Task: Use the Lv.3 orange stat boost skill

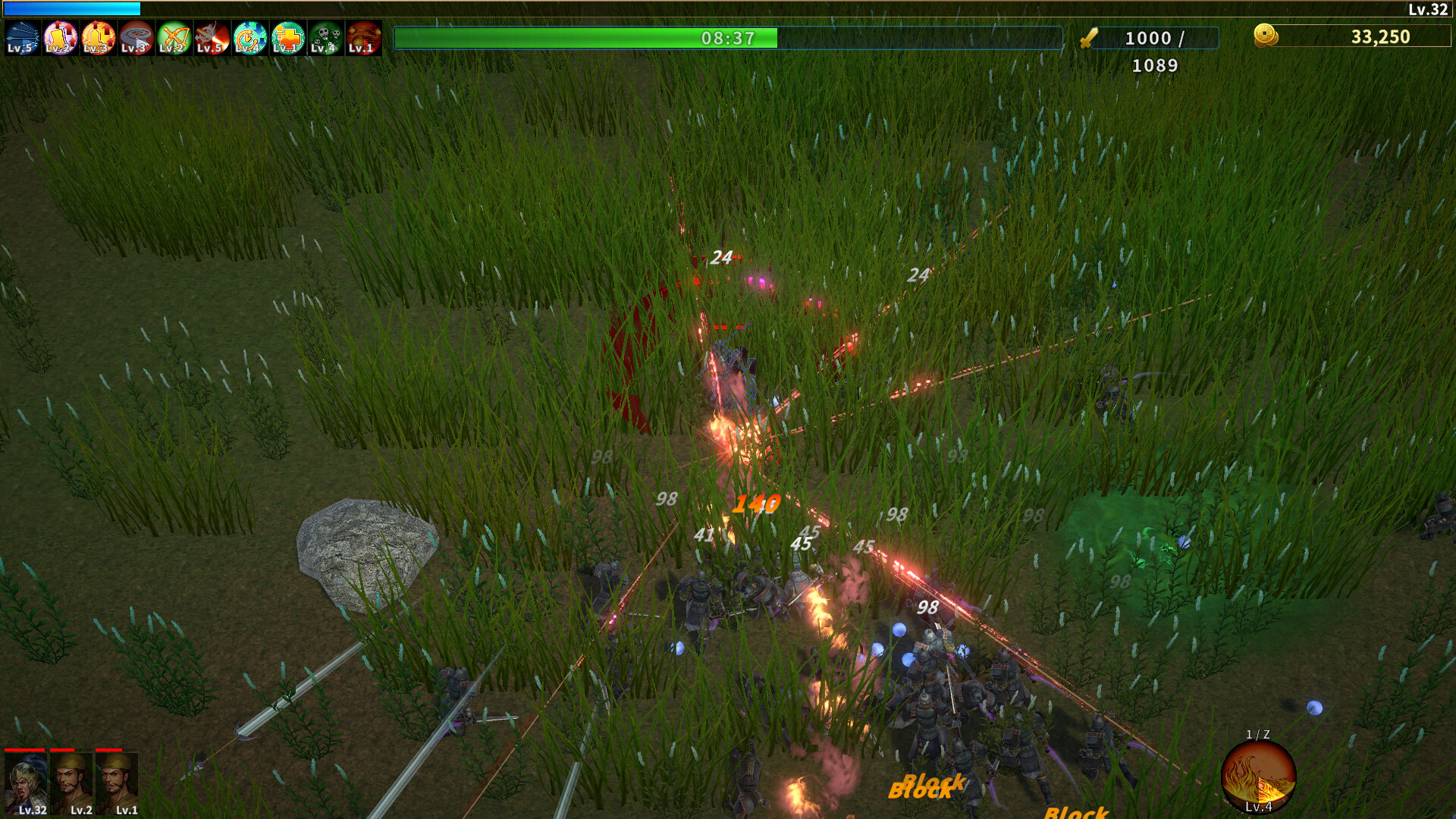Action: 97,36
